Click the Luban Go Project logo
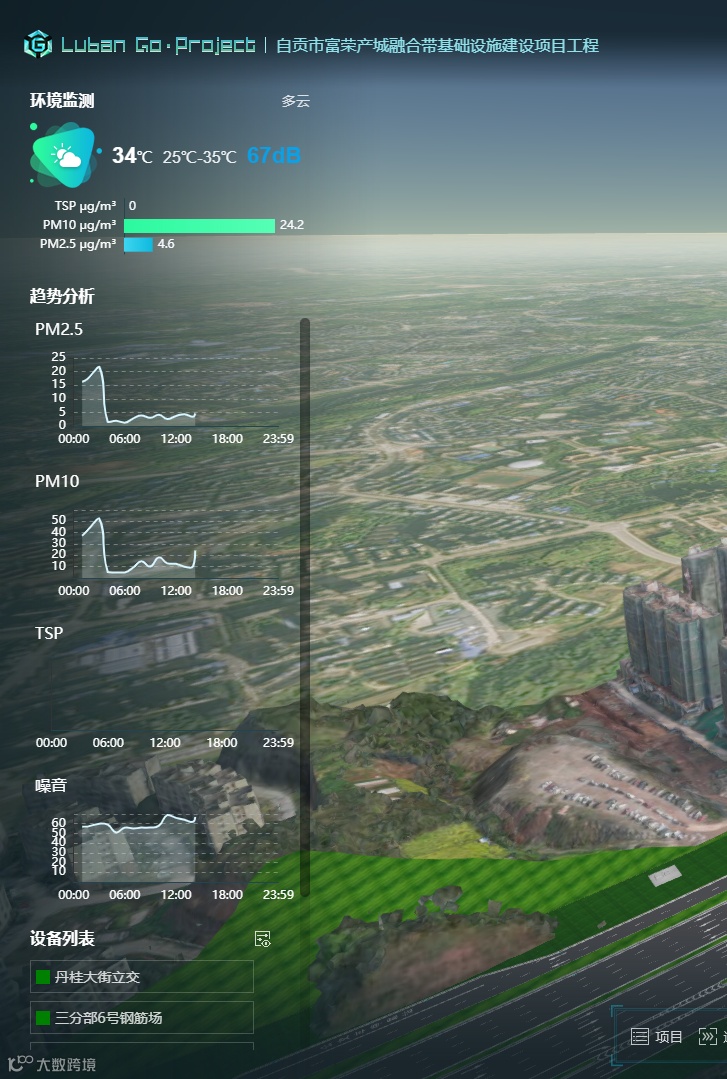This screenshot has width=727, height=1079. [x=38, y=45]
